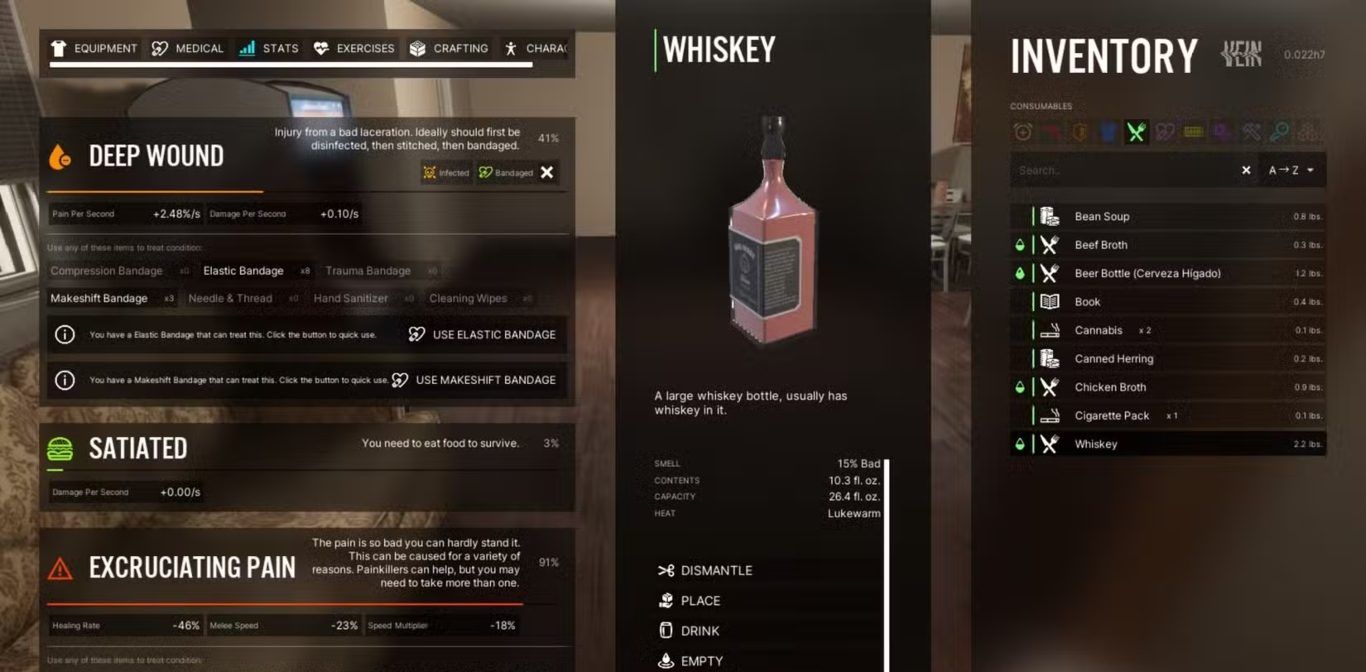Choose the Cigarette Pack row
This screenshot has width=1366, height=672.
[1112, 416]
